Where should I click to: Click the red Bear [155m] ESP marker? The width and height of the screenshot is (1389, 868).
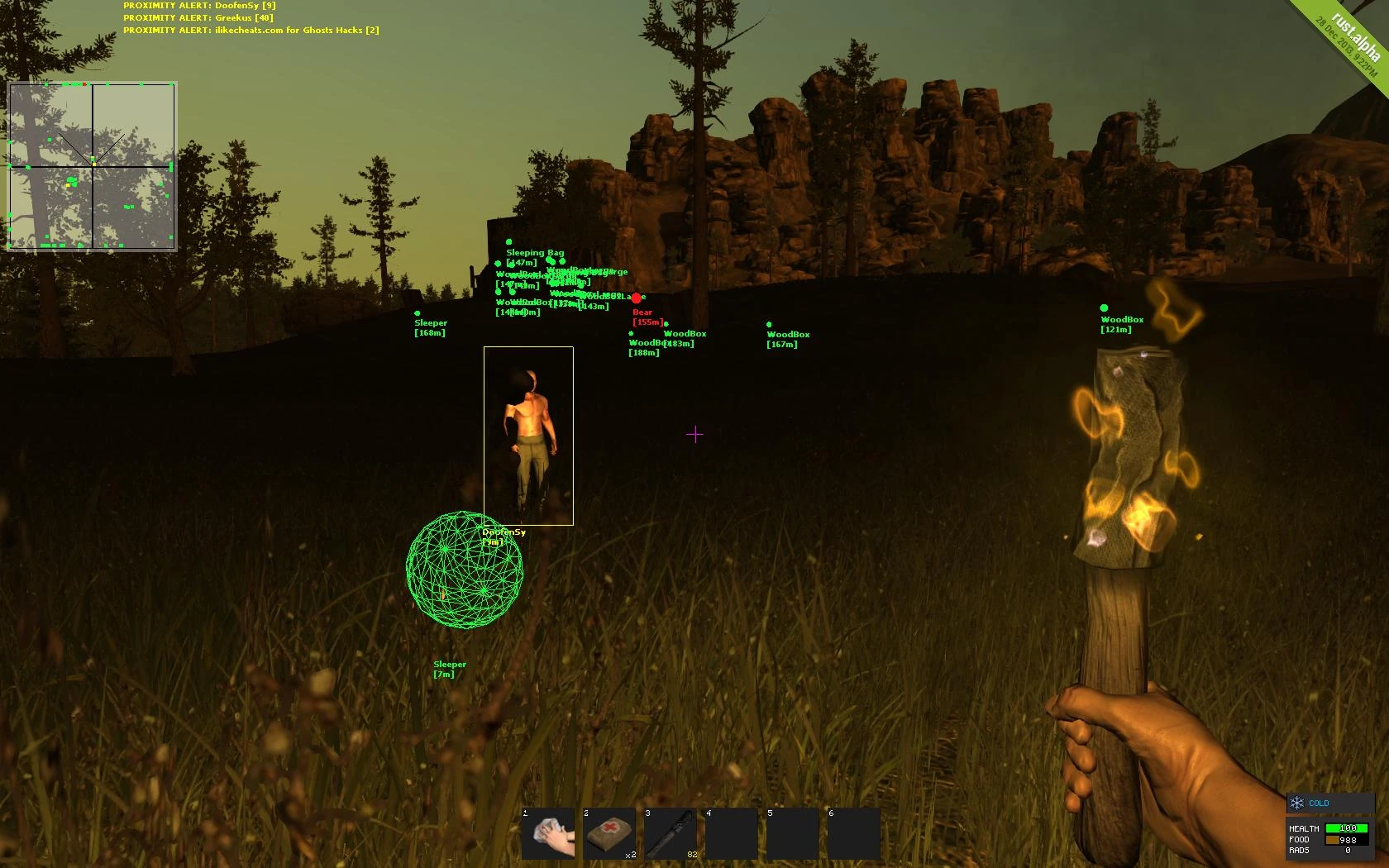click(x=642, y=316)
